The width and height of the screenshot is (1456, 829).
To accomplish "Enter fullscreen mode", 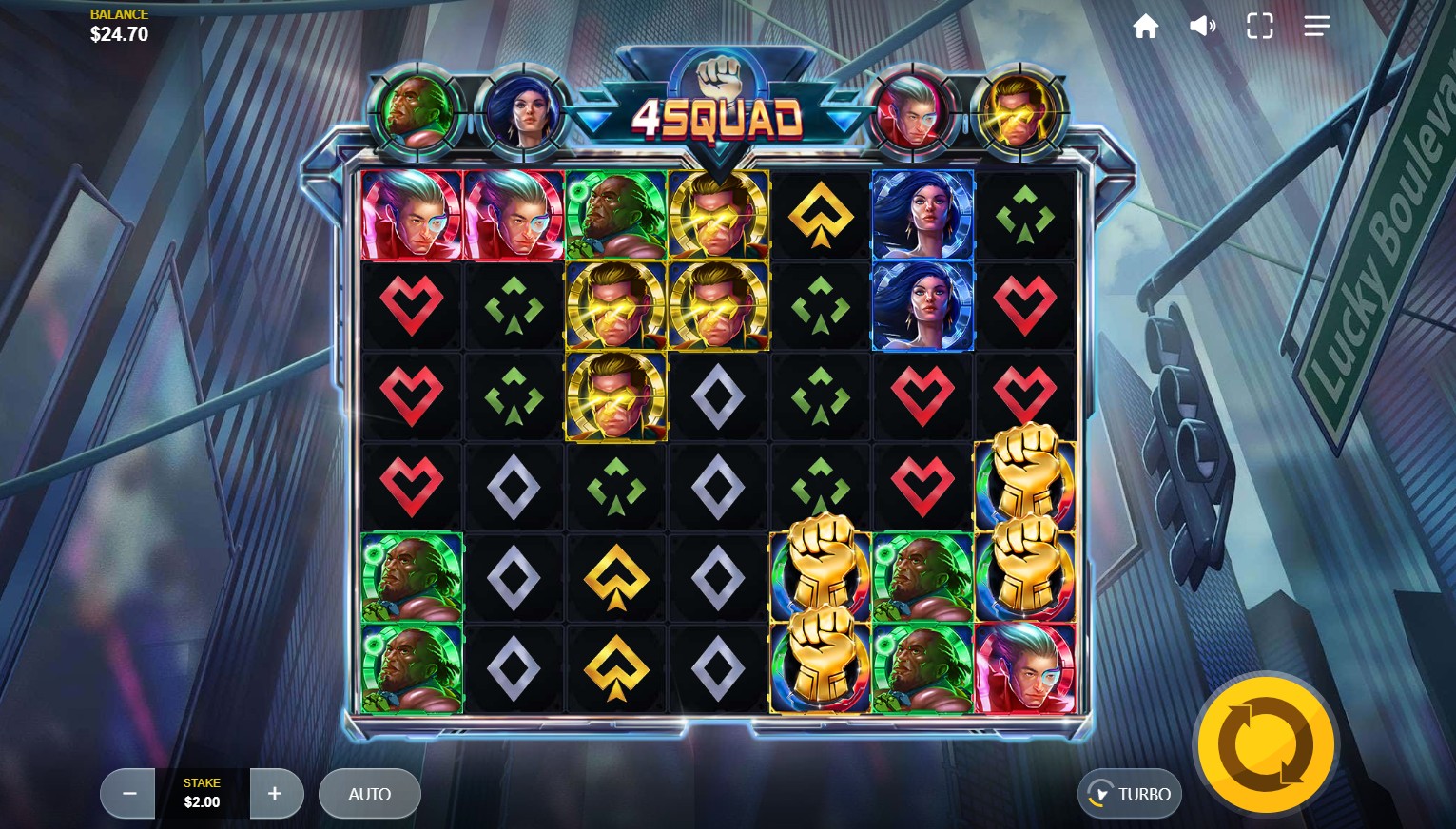I will (1259, 26).
